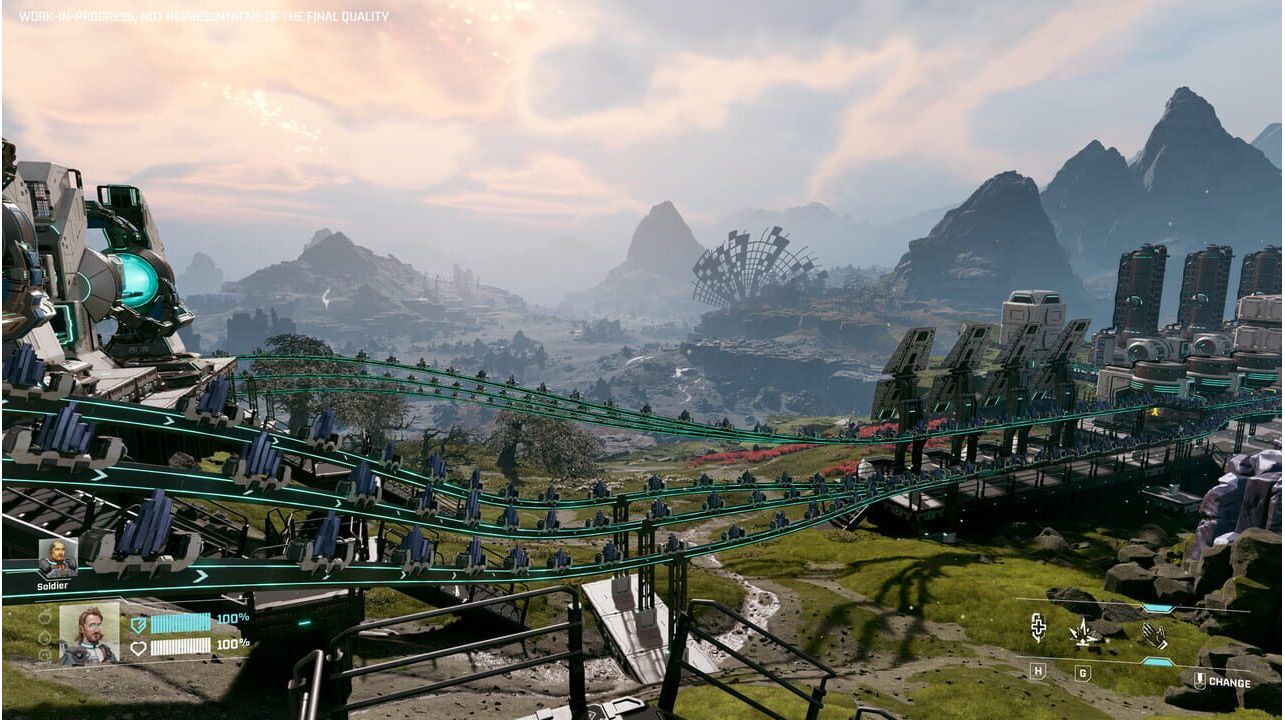1285x720 pixels.
Task: Activate the explosion burst grenade icon
Action: click(x=1084, y=632)
